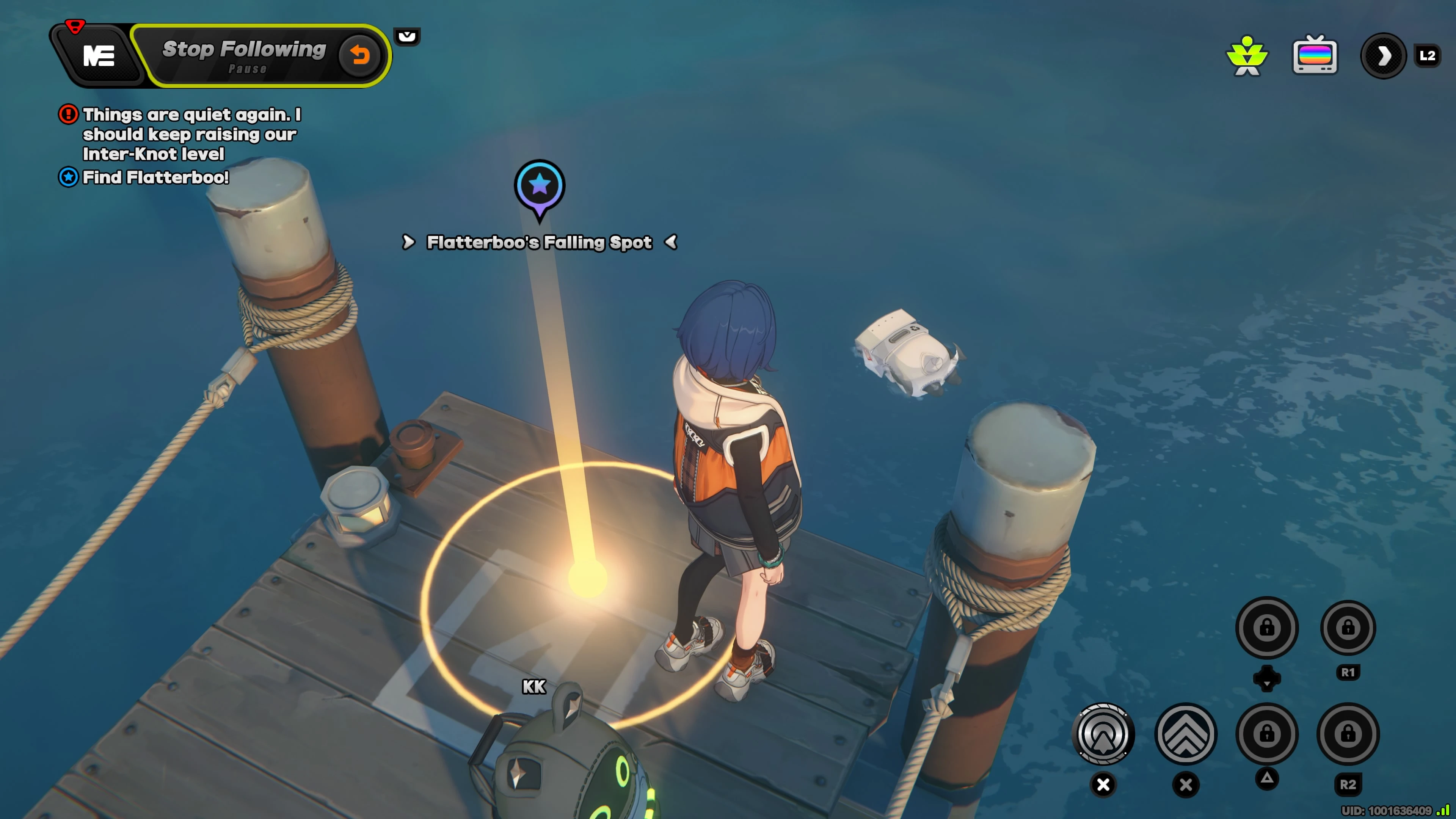Image resolution: width=1456 pixels, height=819 pixels.
Task: Activate the circular arrow interact button
Action: click(x=1103, y=734)
